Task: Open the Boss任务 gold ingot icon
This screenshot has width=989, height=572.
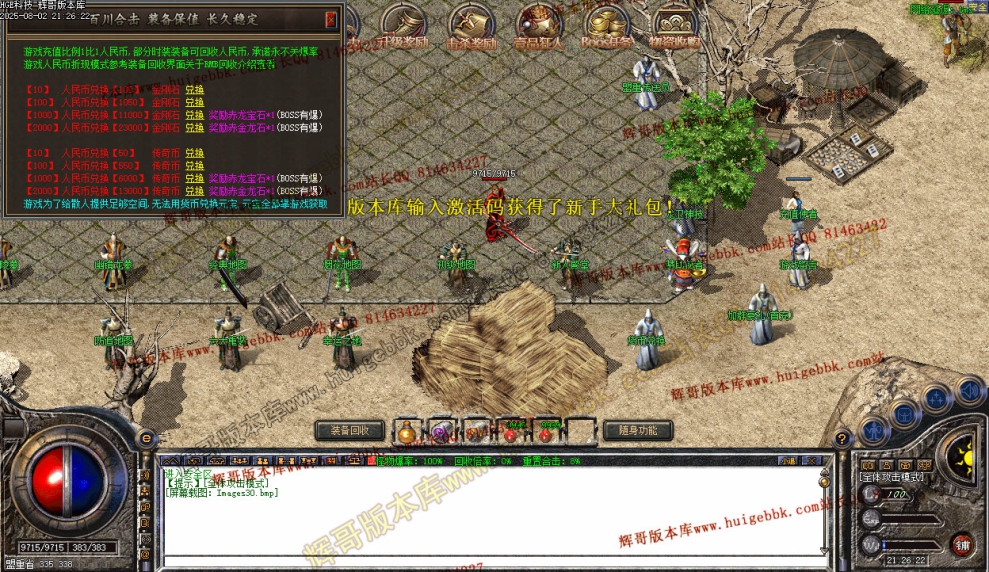Action: (x=606, y=26)
